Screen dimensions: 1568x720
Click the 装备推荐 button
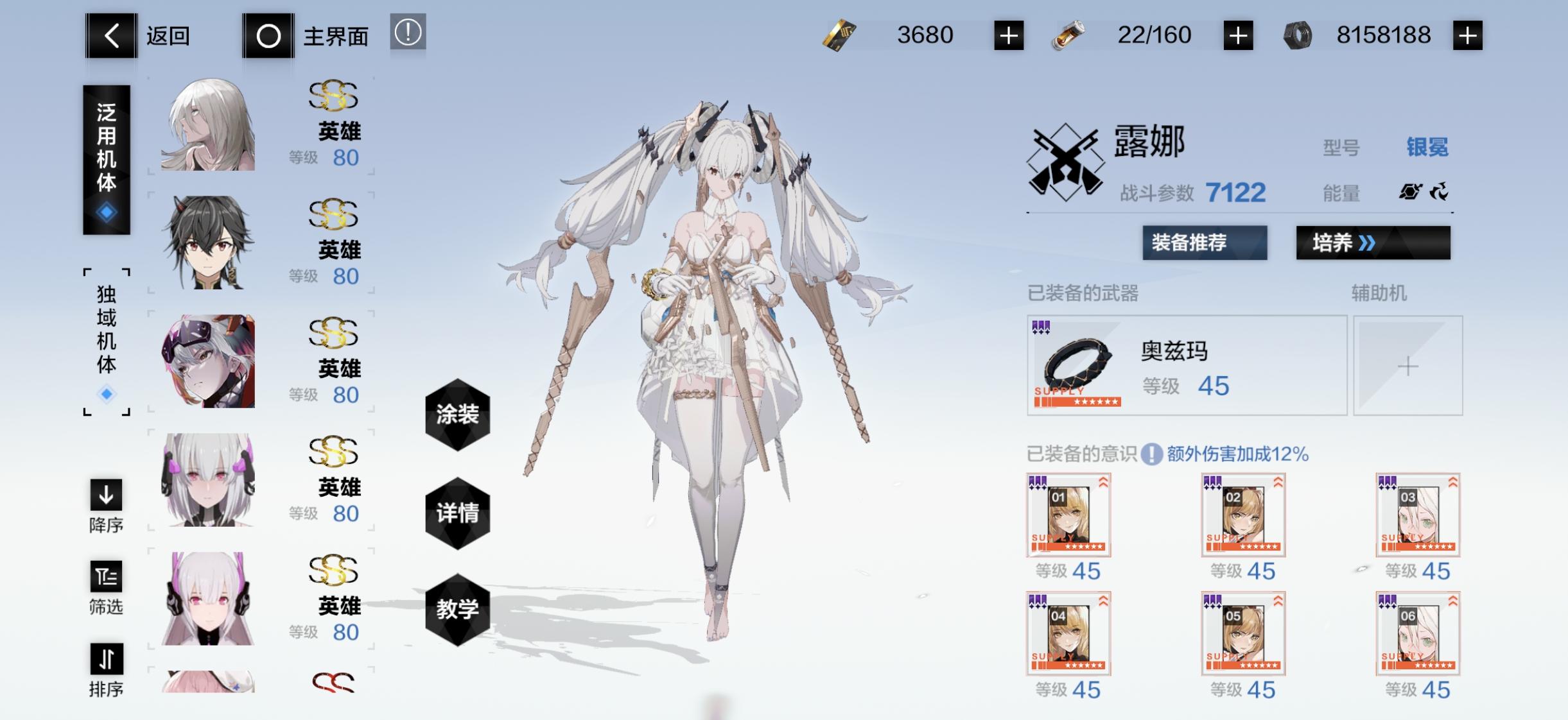click(x=1205, y=244)
